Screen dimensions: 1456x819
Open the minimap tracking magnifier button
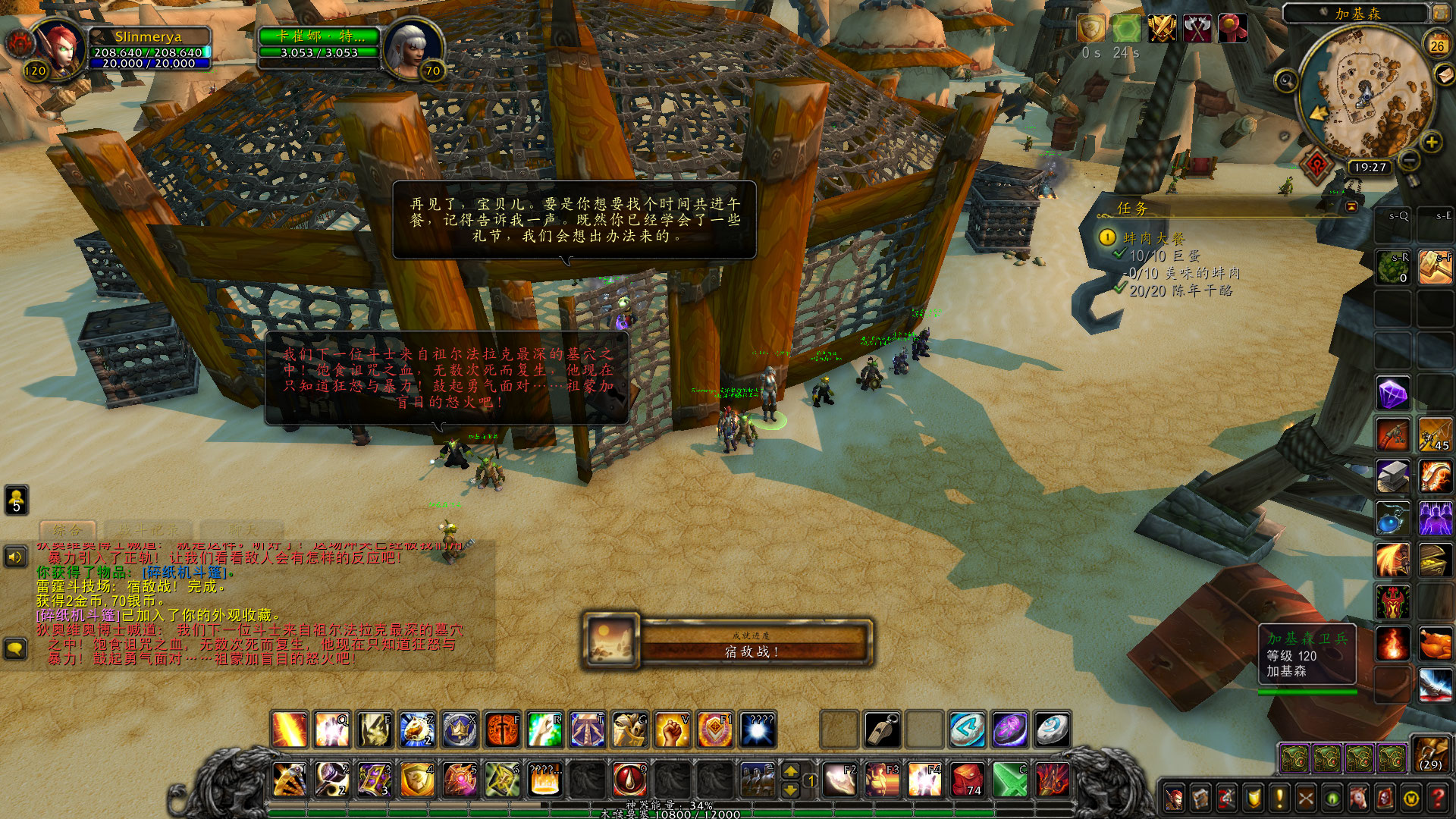click(1286, 80)
